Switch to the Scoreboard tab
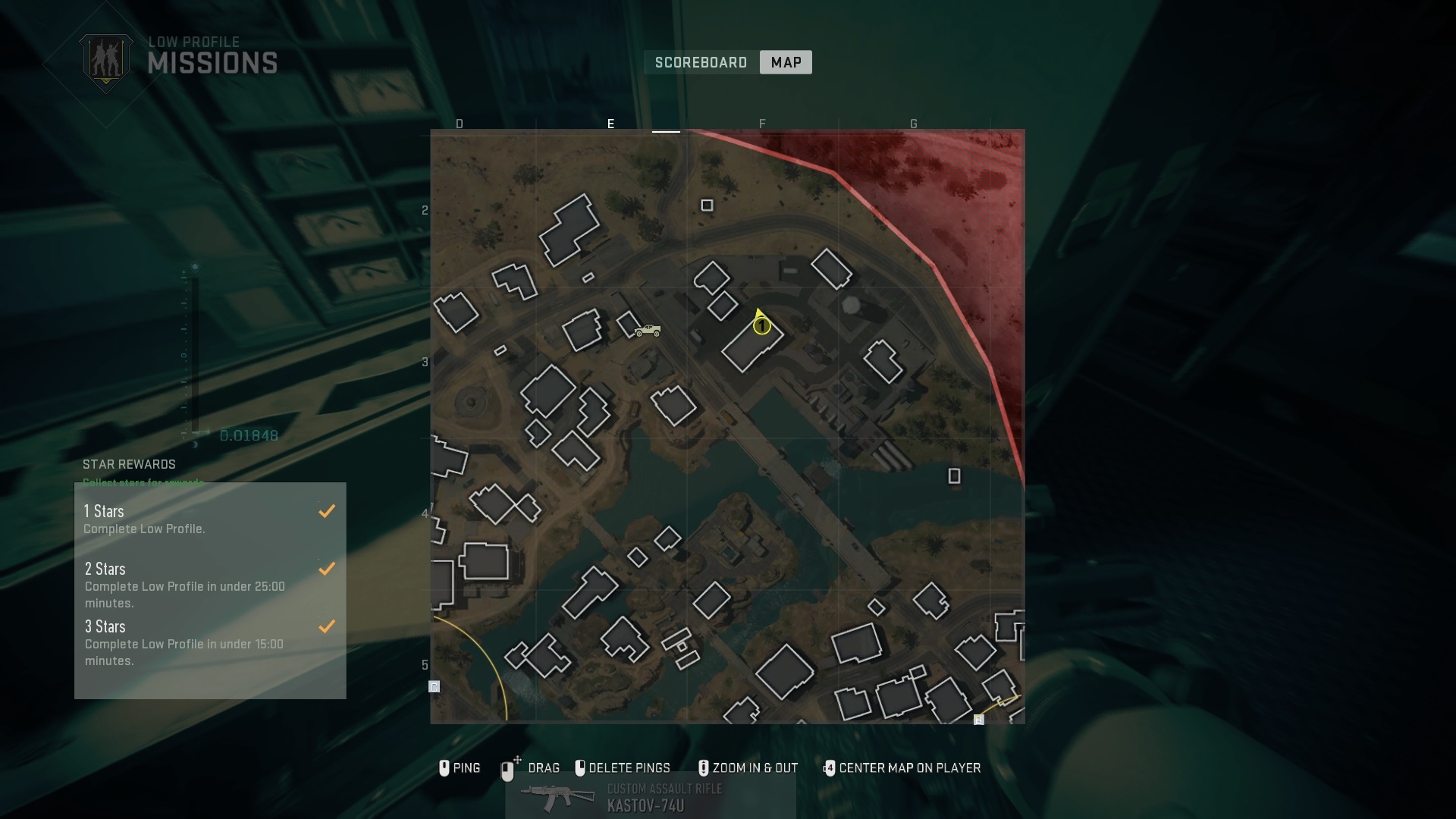 click(699, 62)
